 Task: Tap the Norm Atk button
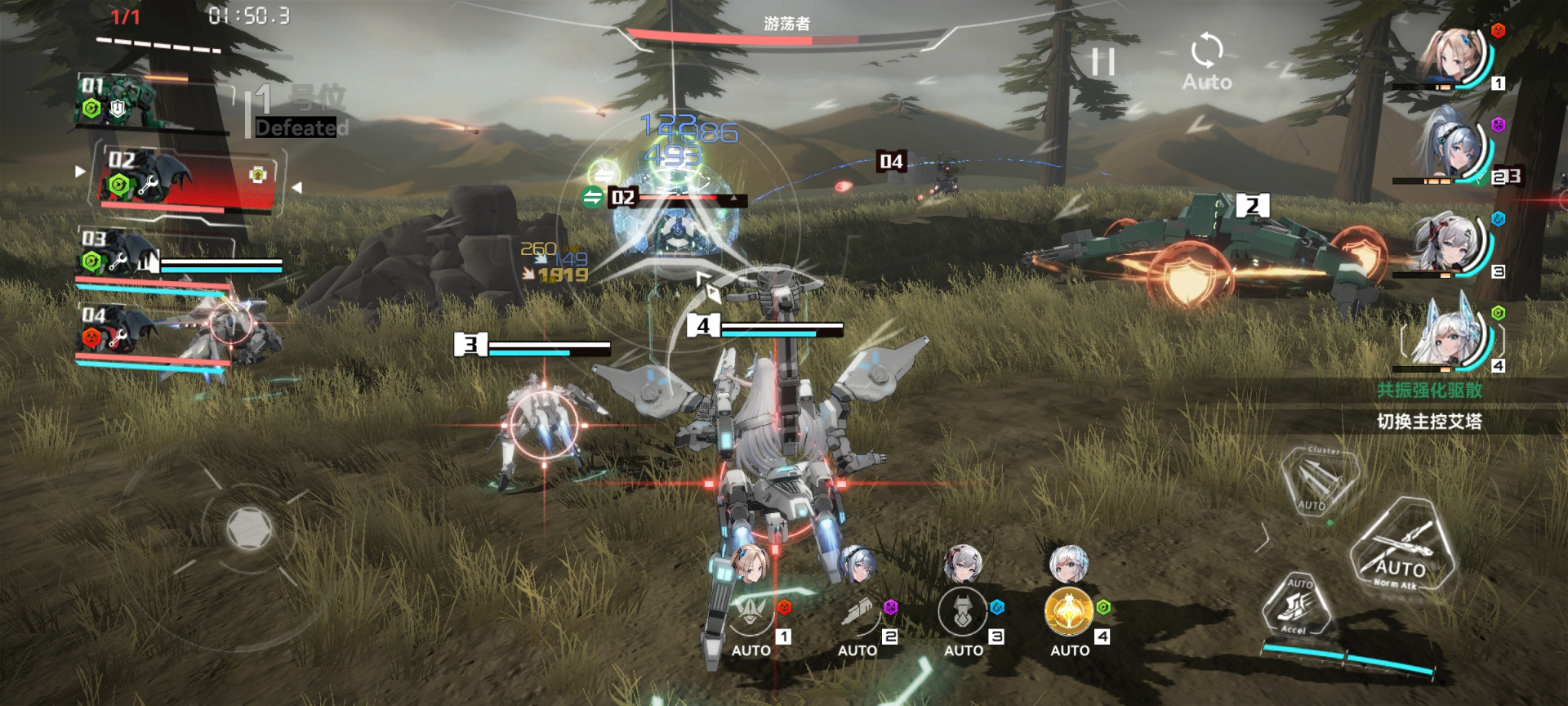coord(1401,549)
